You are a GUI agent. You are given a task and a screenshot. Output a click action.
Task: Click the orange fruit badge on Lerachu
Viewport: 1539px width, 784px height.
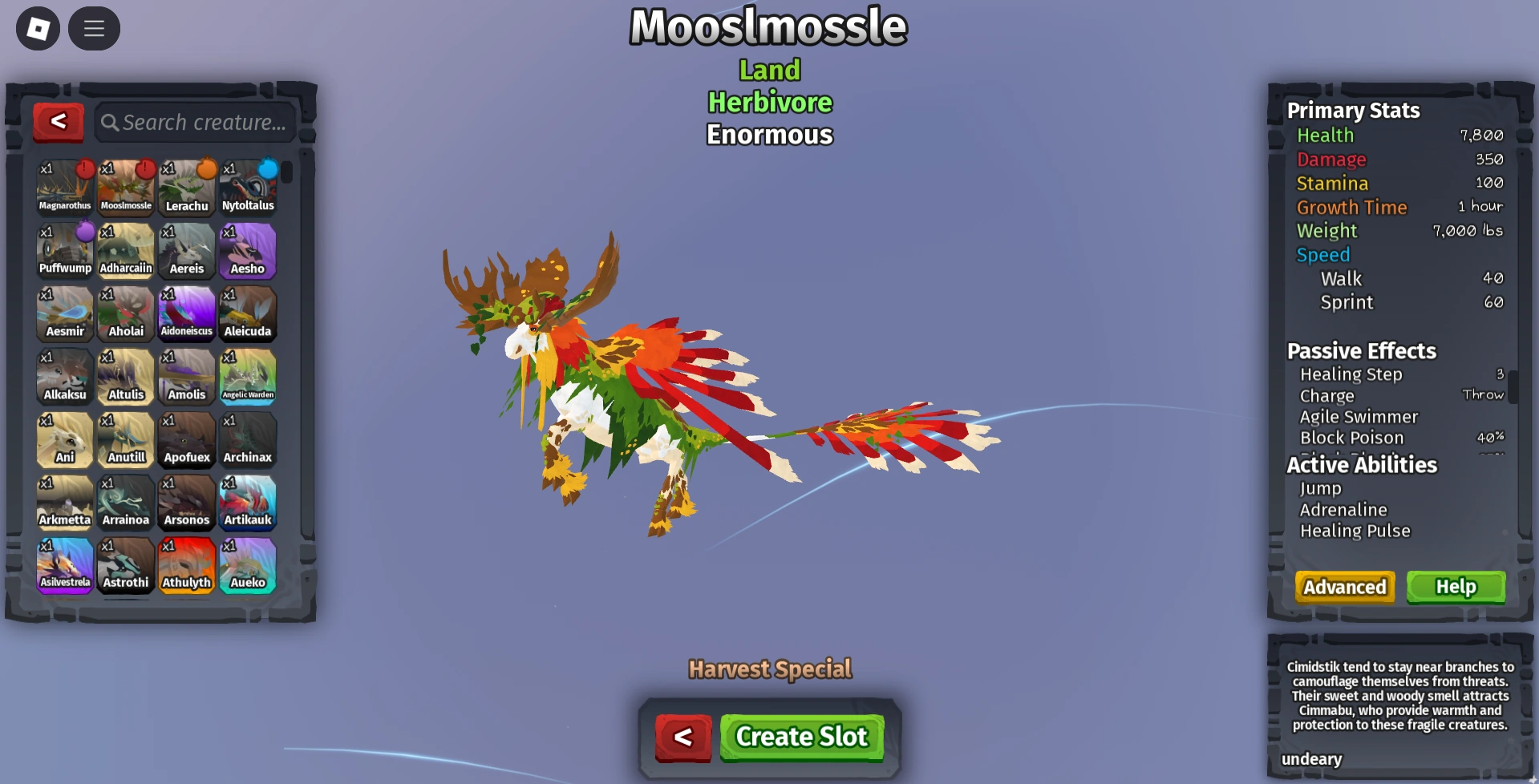coord(206,167)
